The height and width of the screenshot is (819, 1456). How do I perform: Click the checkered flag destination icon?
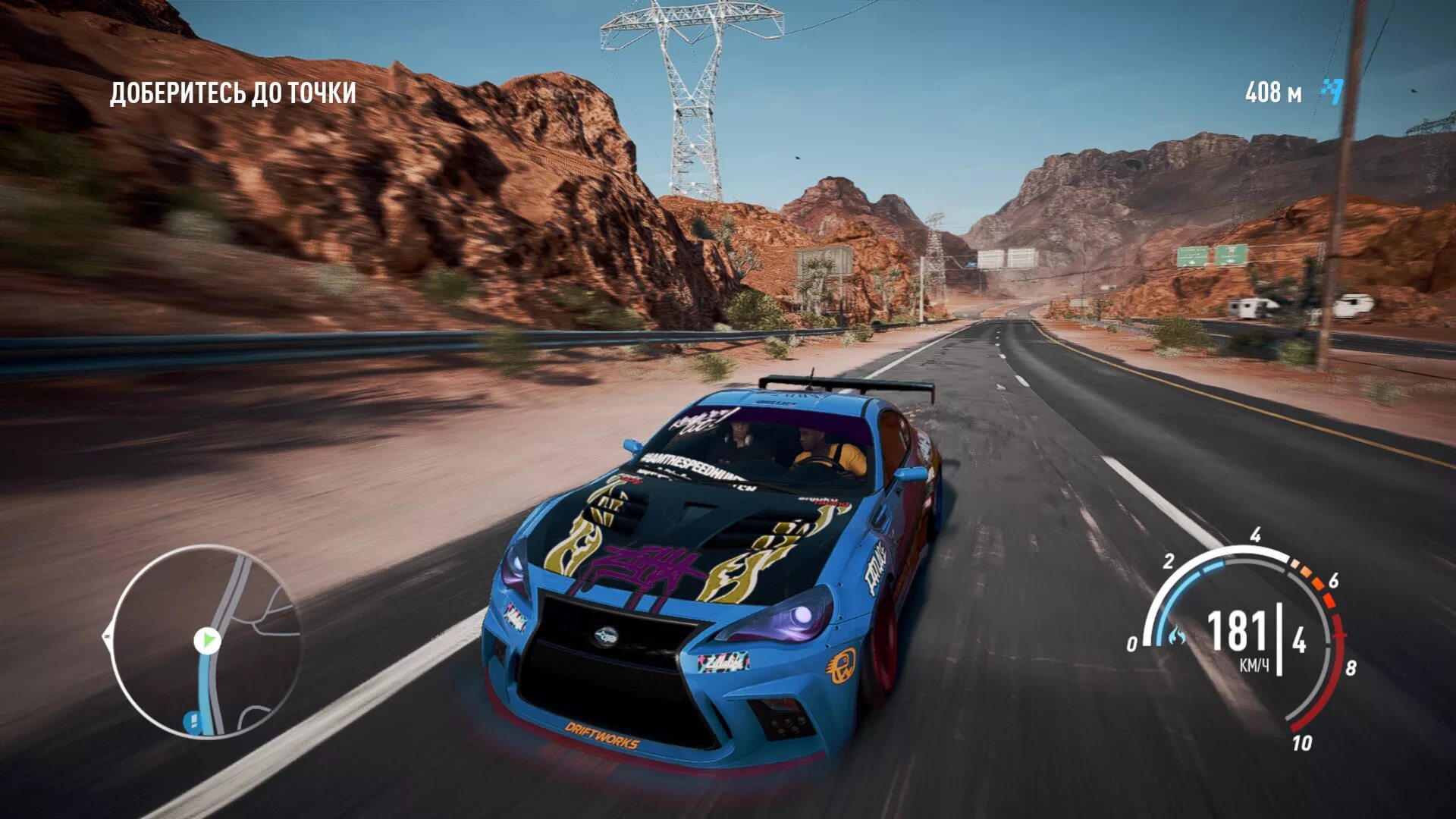pyautogui.click(x=1332, y=92)
